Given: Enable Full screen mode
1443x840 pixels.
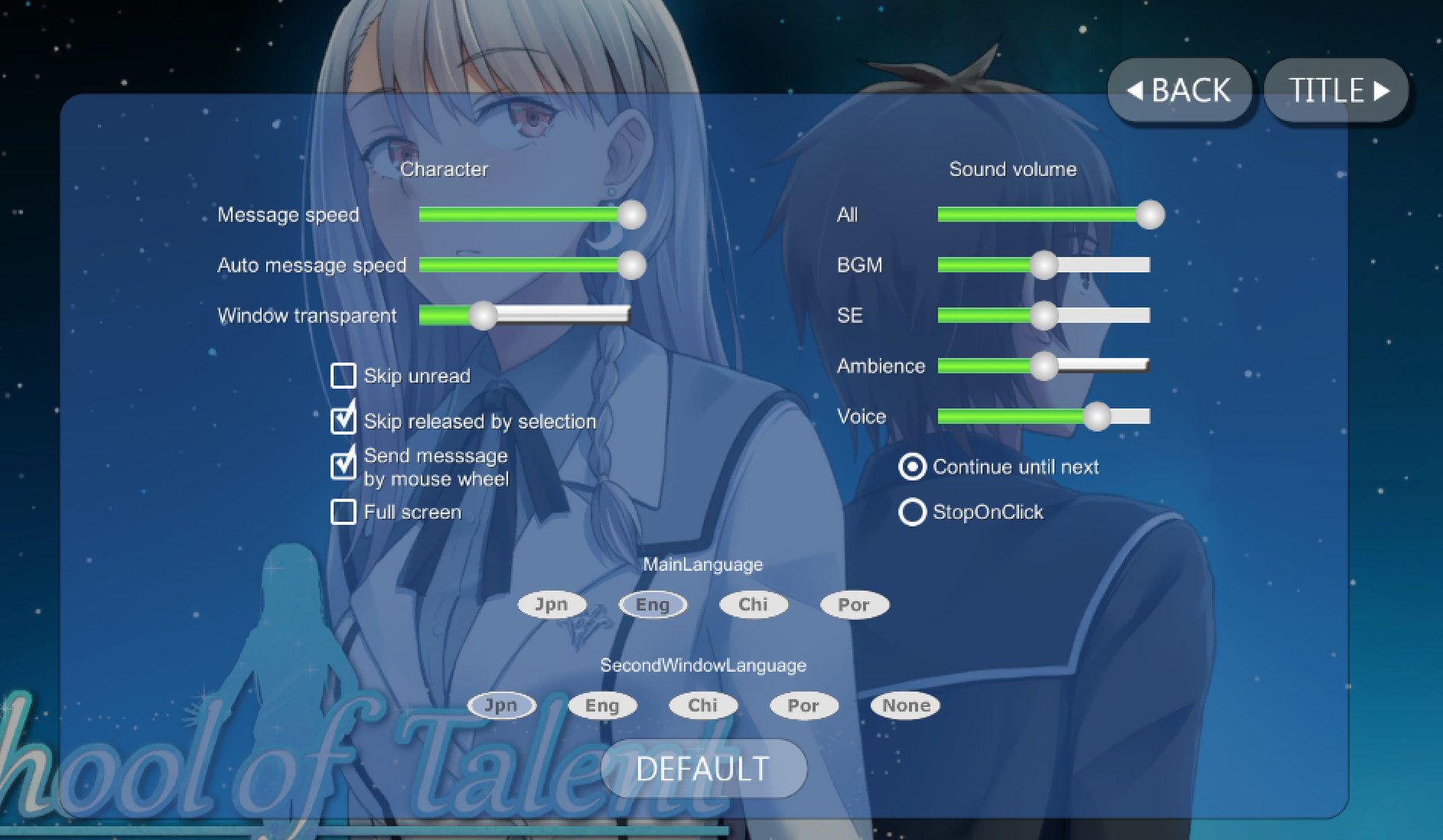Looking at the screenshot, I should 342,512.
